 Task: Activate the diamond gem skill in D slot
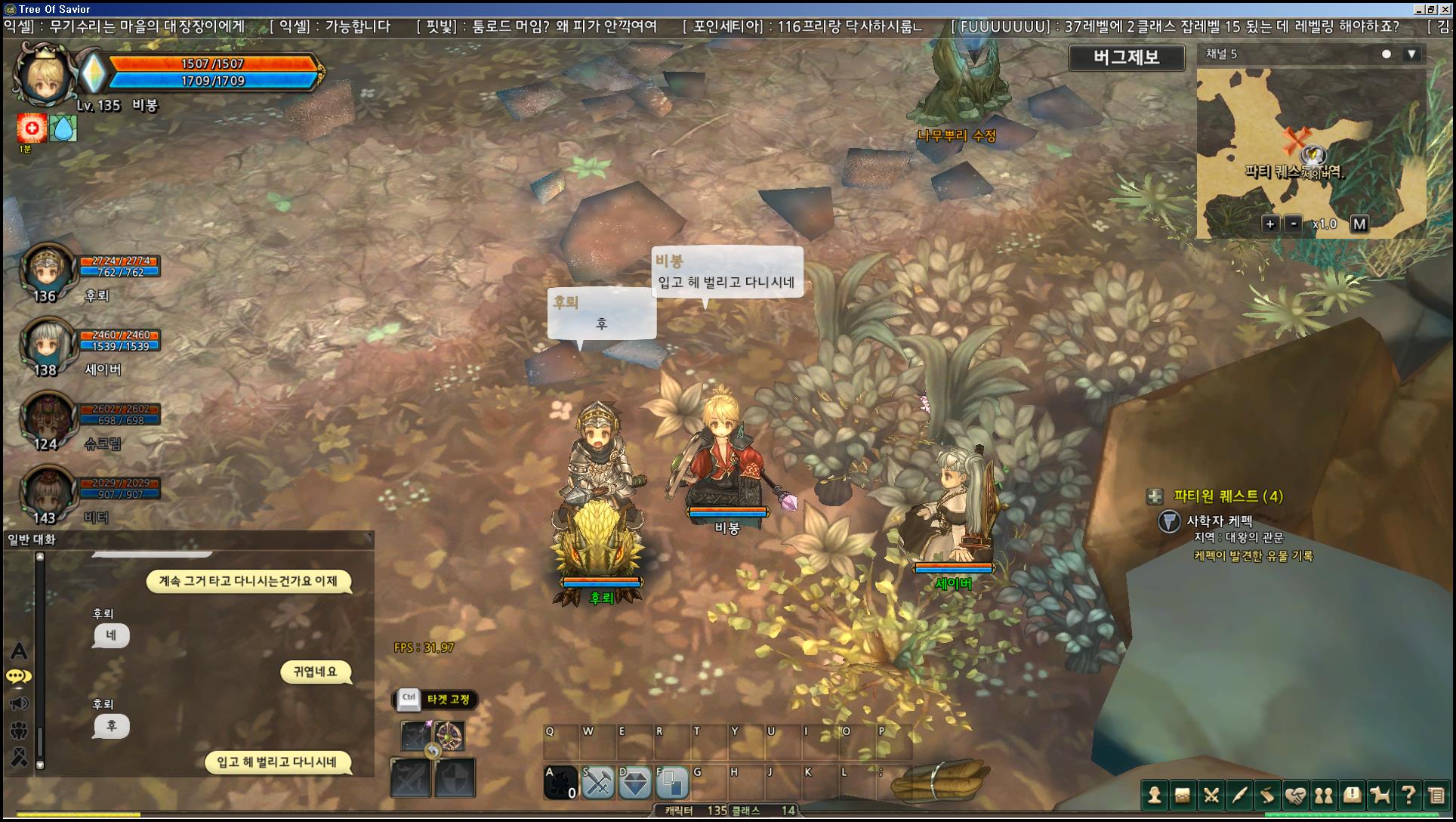(635, 783)
